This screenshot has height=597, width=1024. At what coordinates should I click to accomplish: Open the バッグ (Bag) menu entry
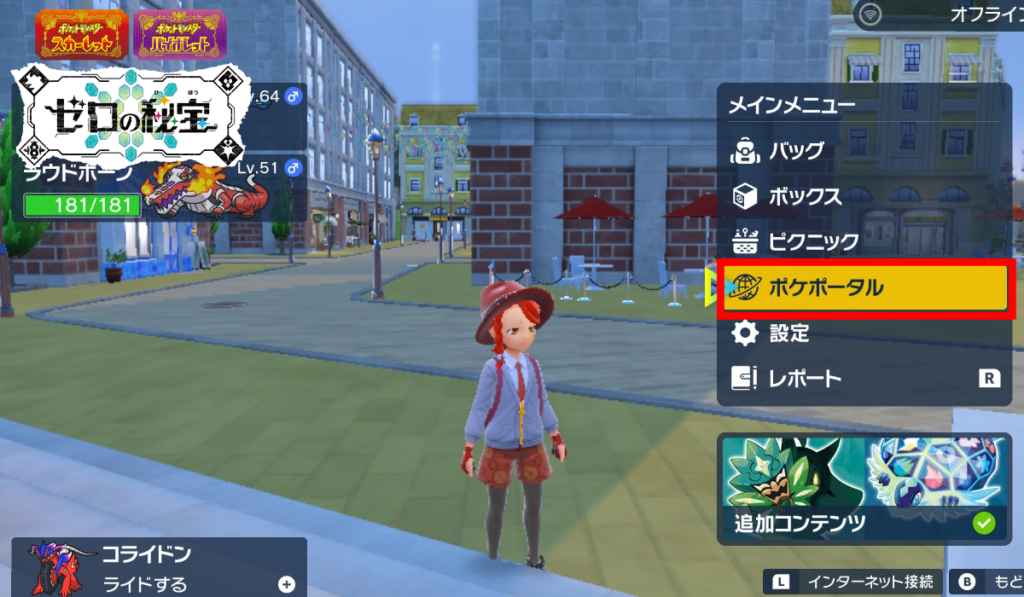(x=795, y=151)
